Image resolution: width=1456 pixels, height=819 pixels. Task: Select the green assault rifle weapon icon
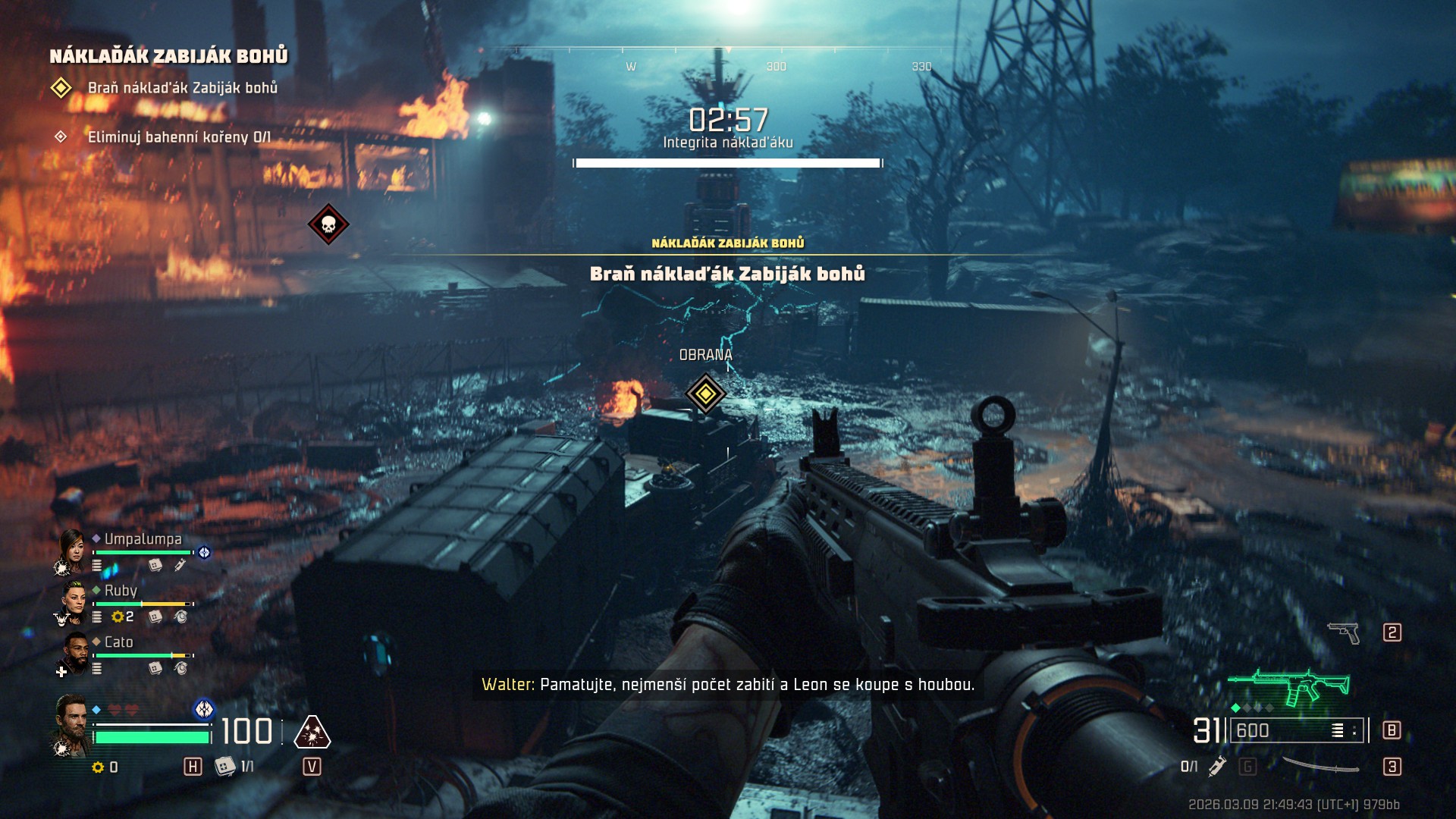1289,686
